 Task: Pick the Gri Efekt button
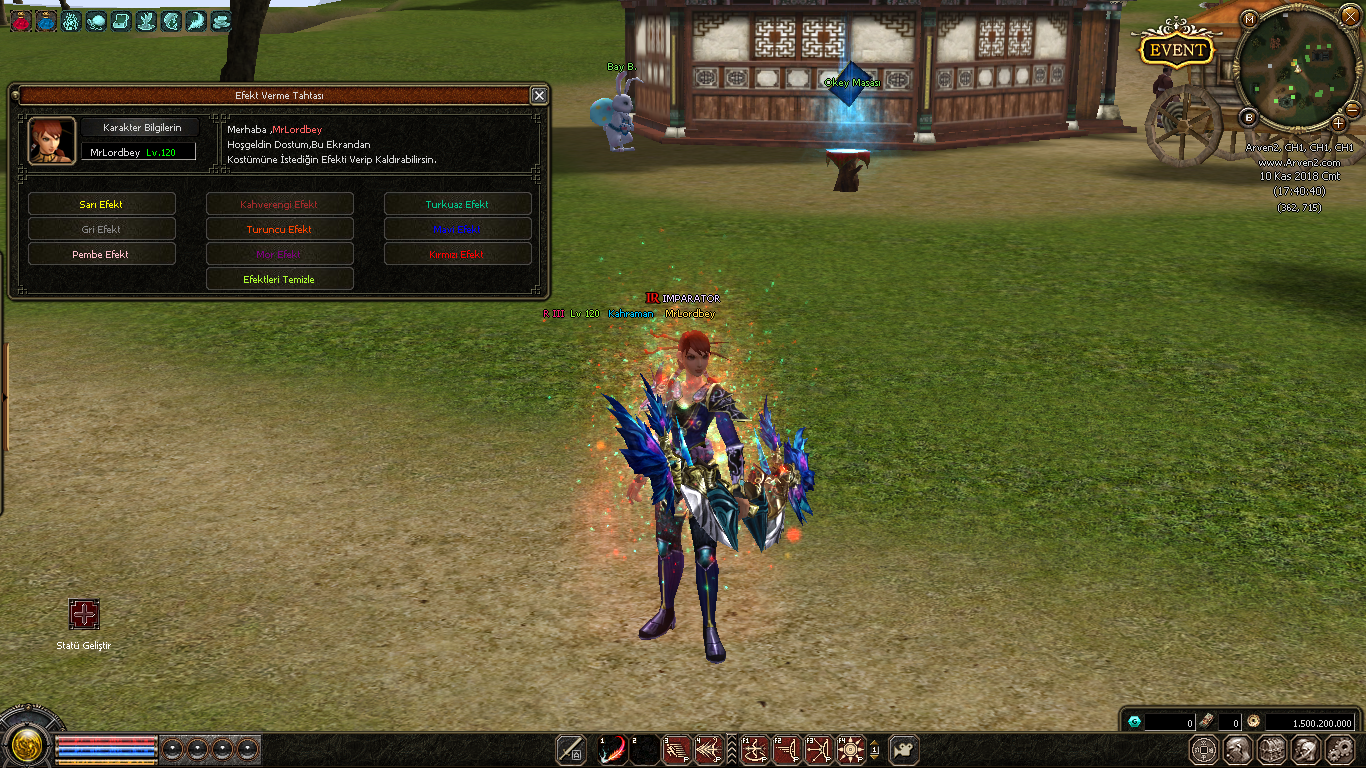pos(102,229)
